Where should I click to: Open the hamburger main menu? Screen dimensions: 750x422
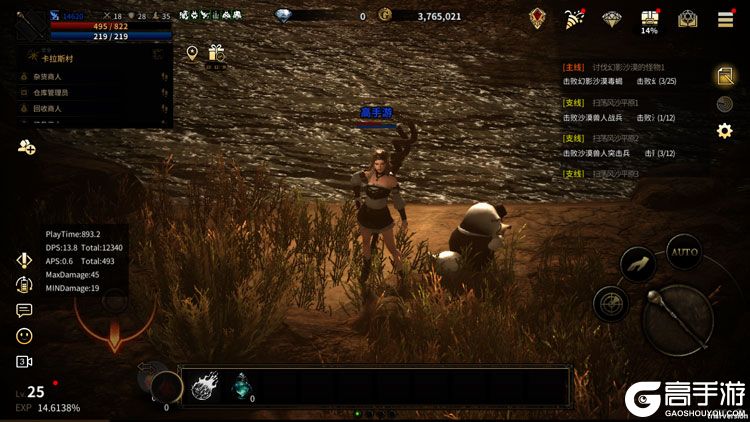pyautogui.click(x=725, y=19)
